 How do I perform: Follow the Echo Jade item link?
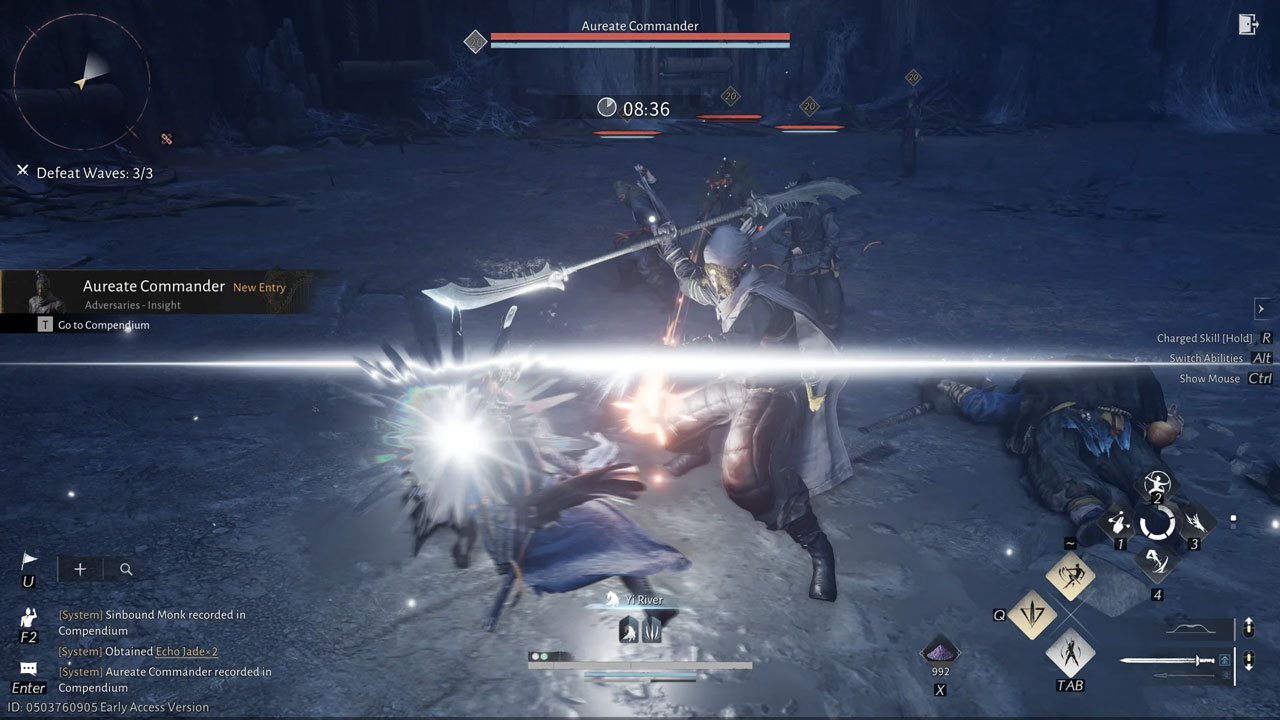point(186,652)
